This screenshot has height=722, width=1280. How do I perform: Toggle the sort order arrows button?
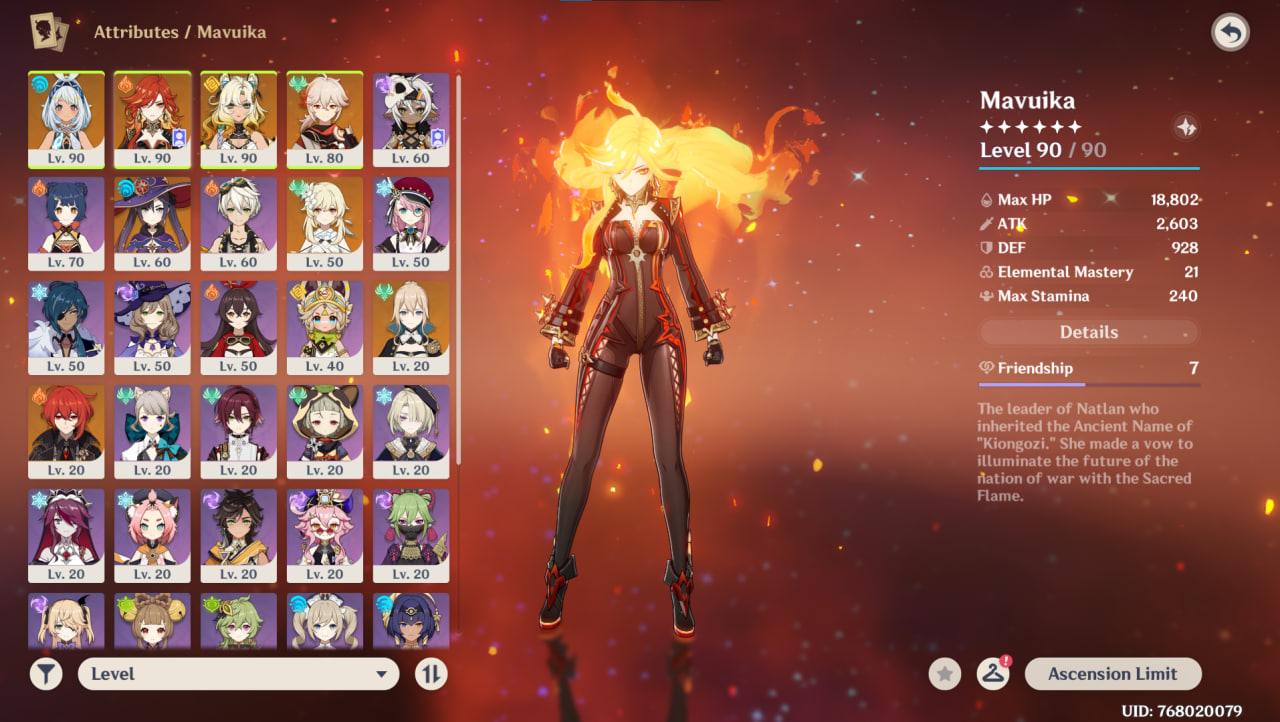click(x=431, y=674)
